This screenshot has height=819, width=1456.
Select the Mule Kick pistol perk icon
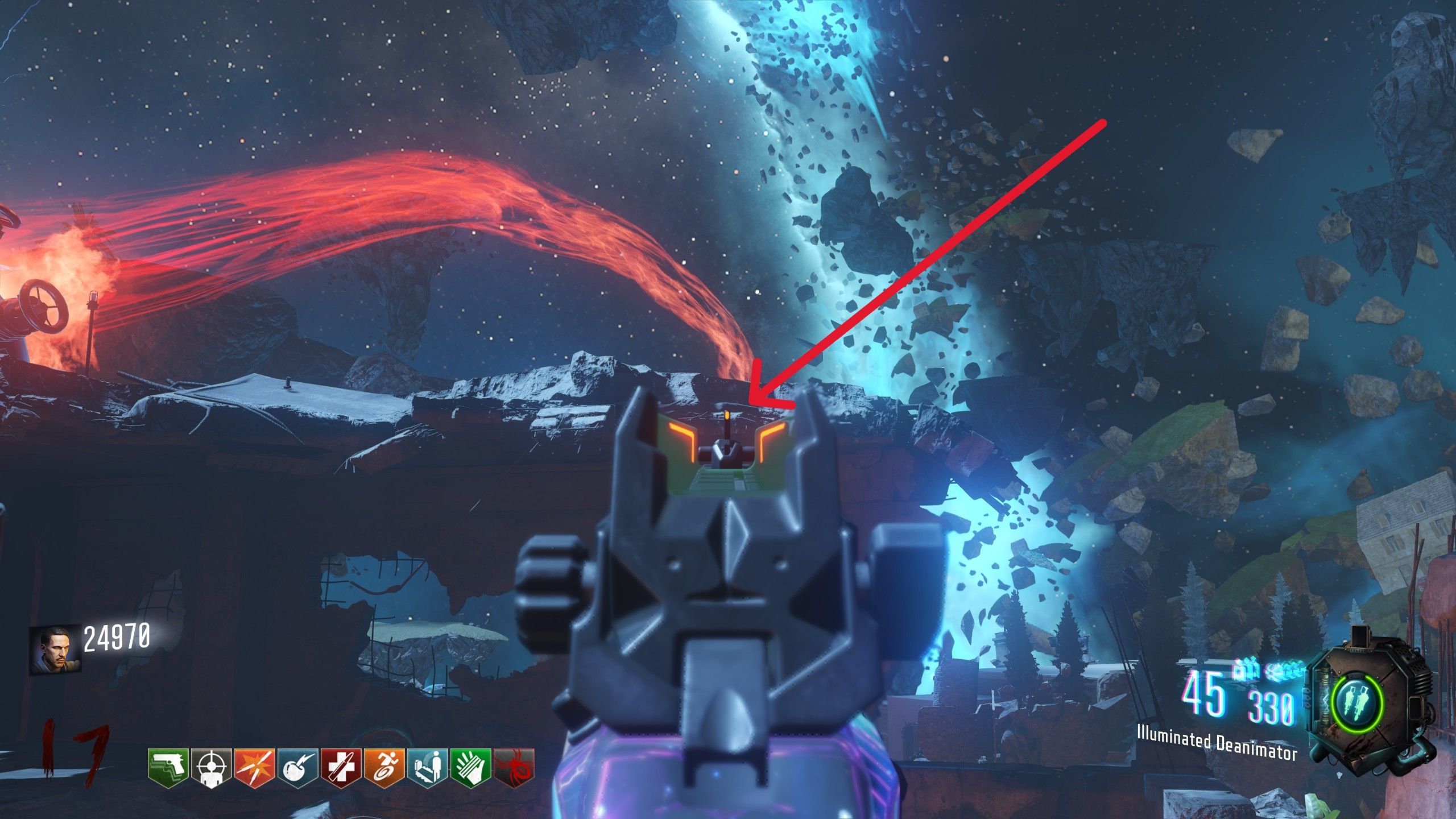(168, 768)
